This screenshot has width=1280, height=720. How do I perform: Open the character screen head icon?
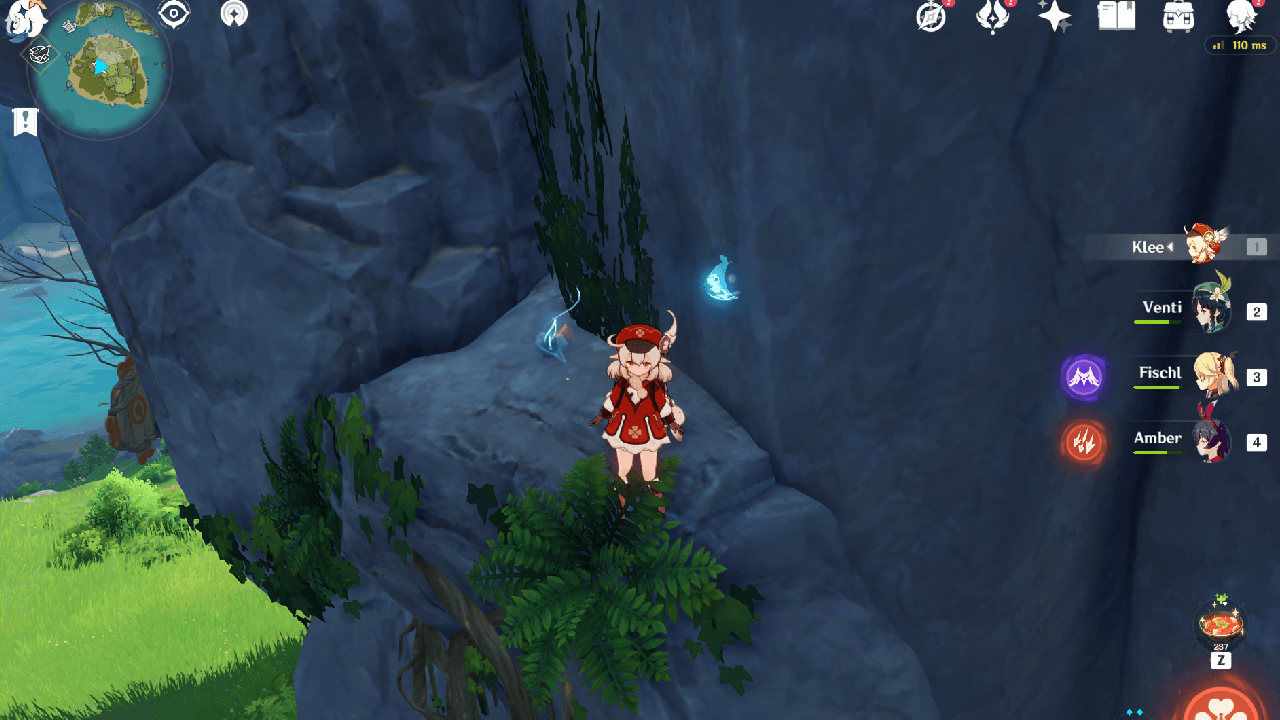[1241, 16]
